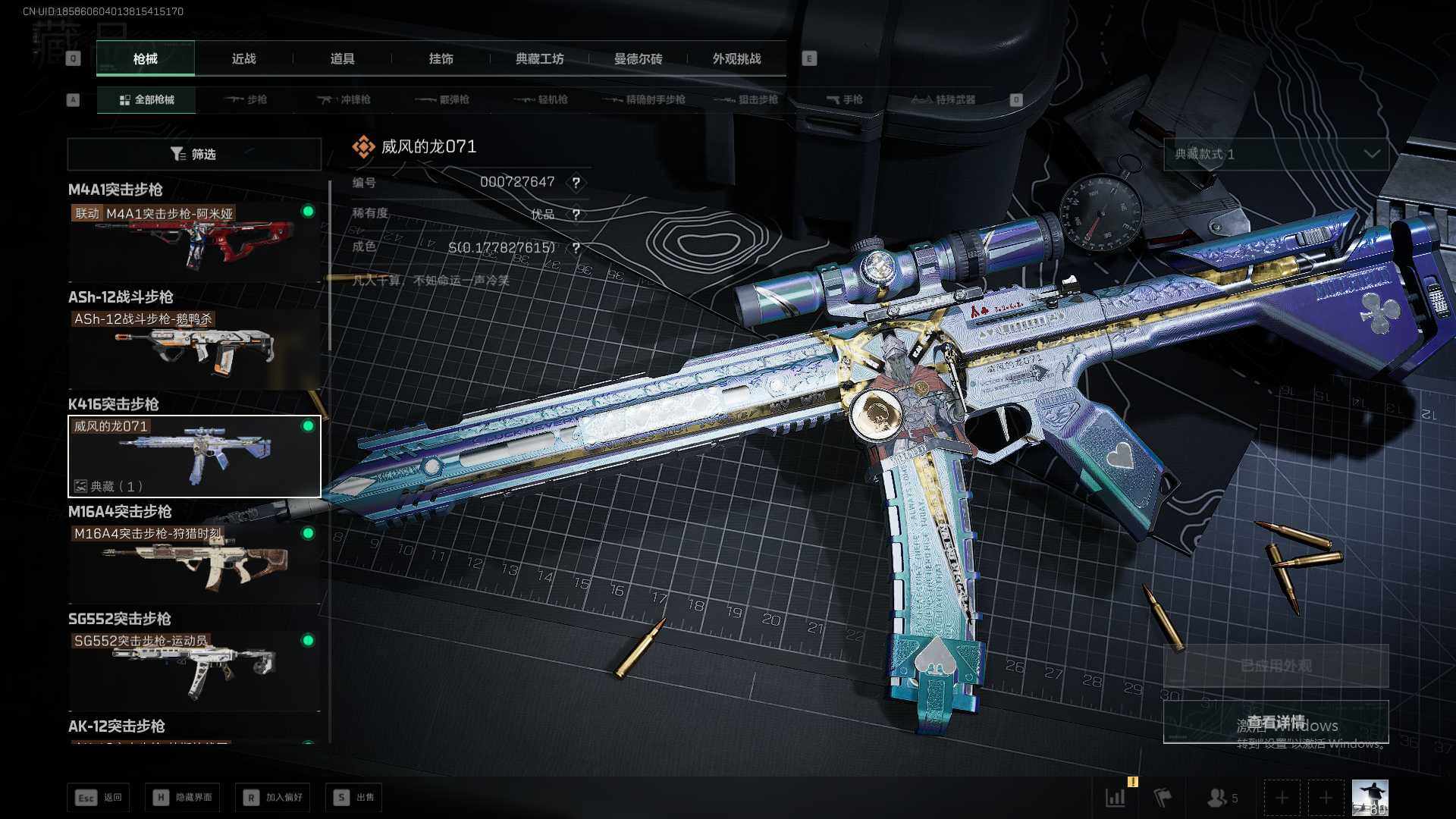
Task: Open the 曼德尔砖 tab
Action: (x=638, y=58)
